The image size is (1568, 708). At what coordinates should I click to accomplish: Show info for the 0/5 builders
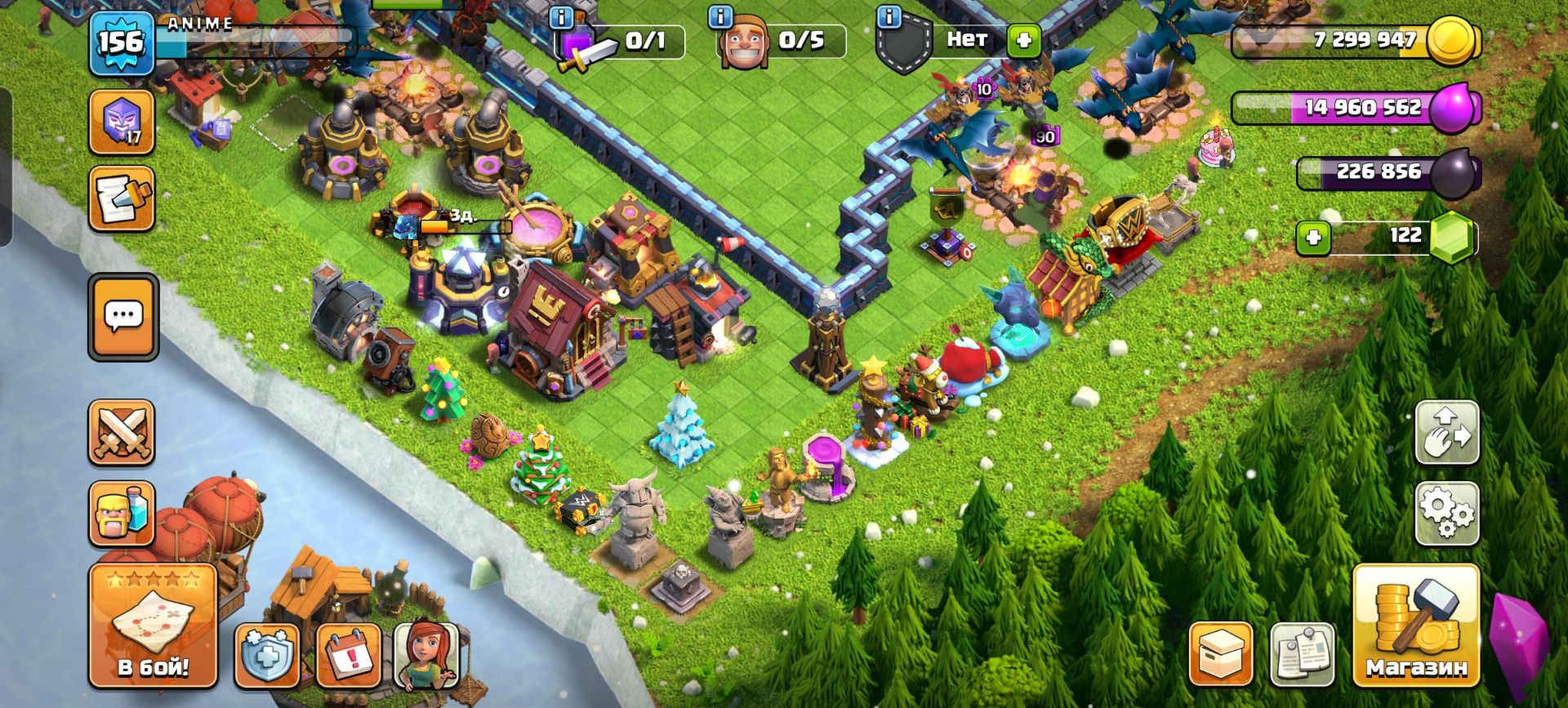(719, 16)
